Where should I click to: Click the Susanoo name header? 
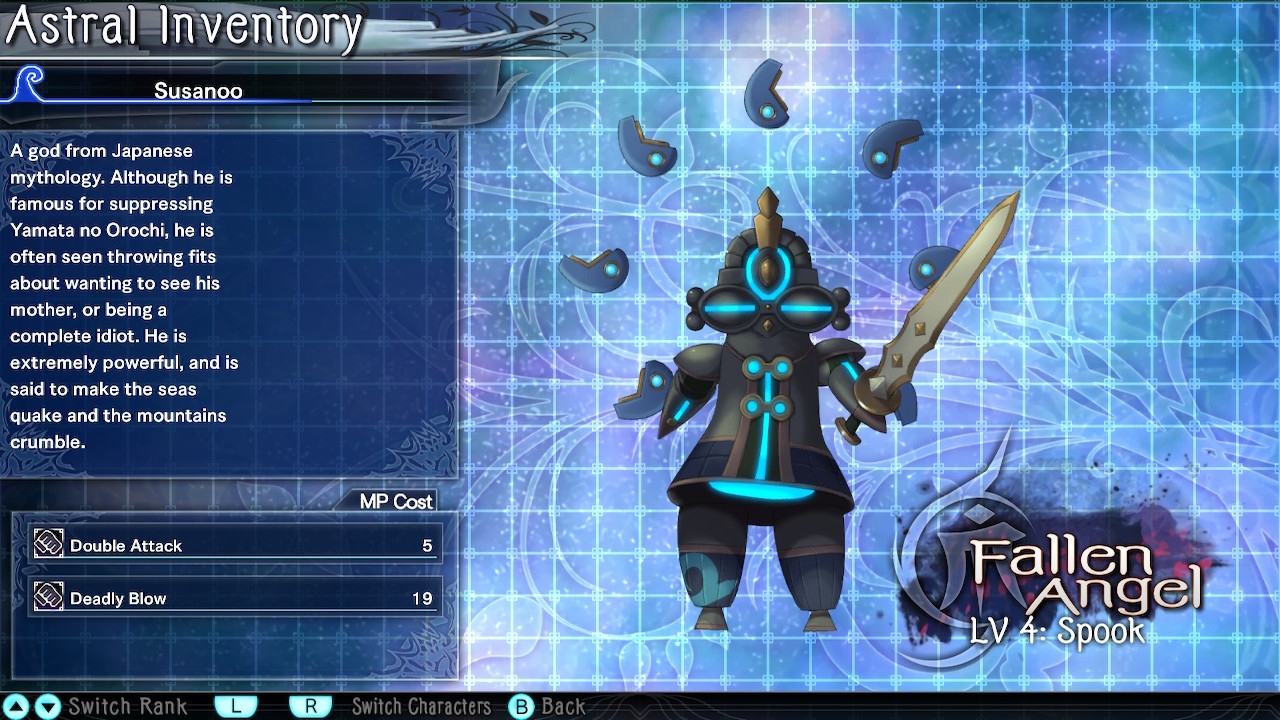pyautogui.click(x=198, y=91)
